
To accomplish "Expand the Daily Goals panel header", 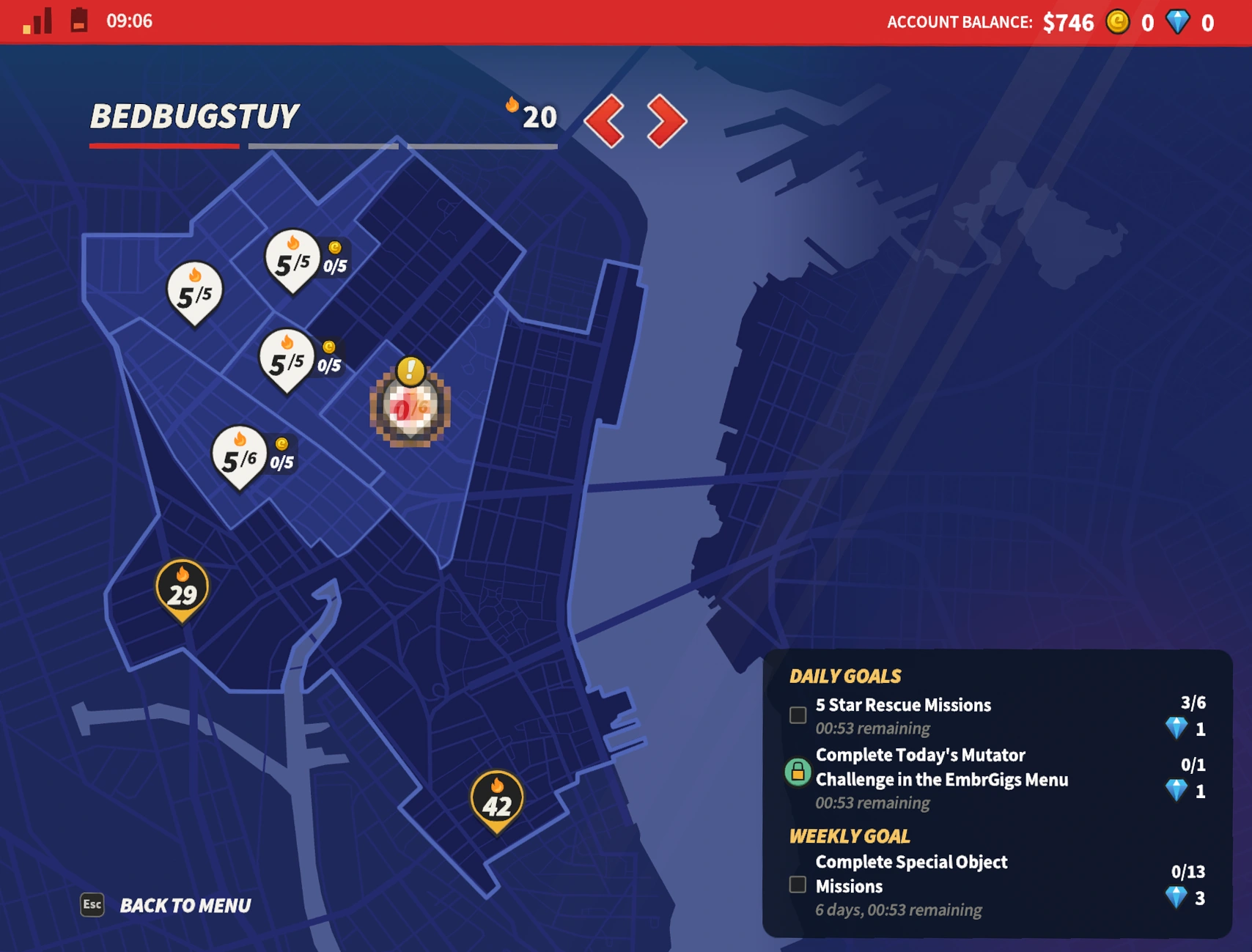I will click(x=844, y=676).
